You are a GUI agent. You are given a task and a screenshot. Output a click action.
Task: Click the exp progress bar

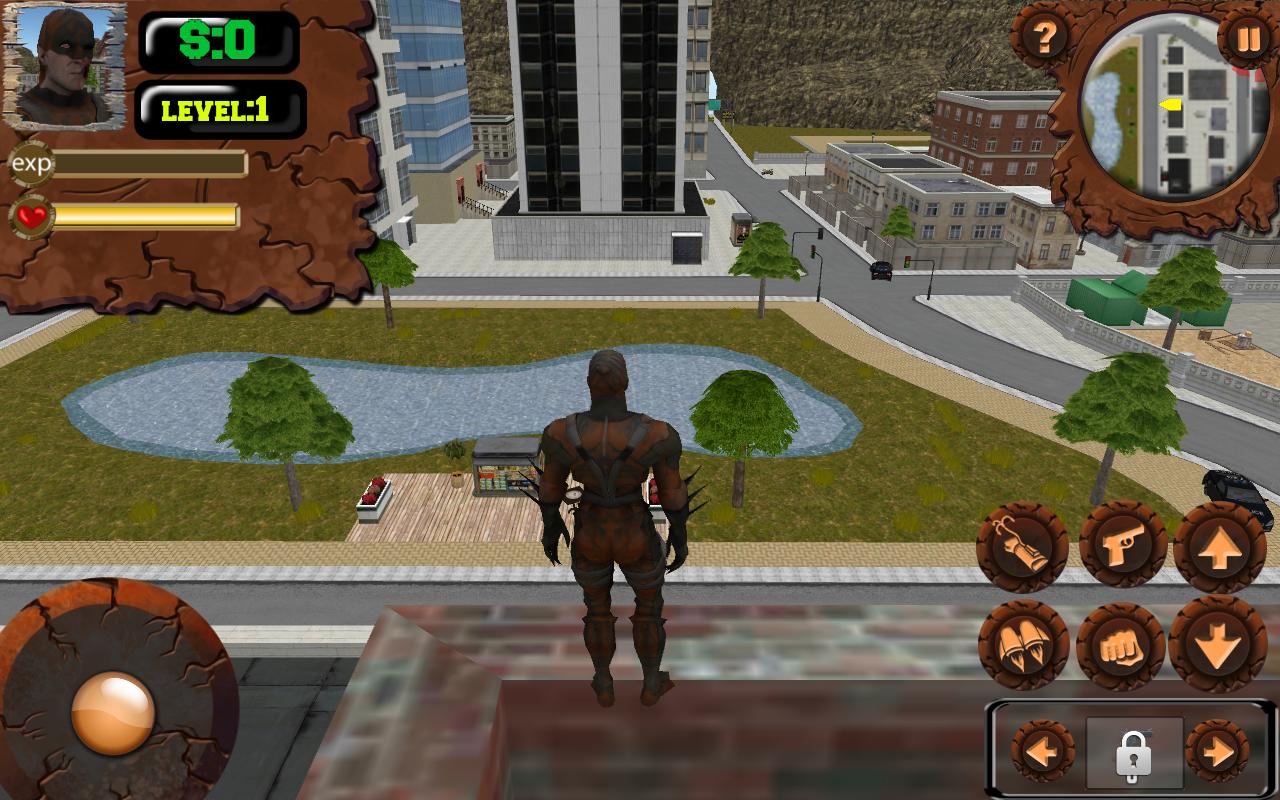pyautogui.click(x=150, y=164)
